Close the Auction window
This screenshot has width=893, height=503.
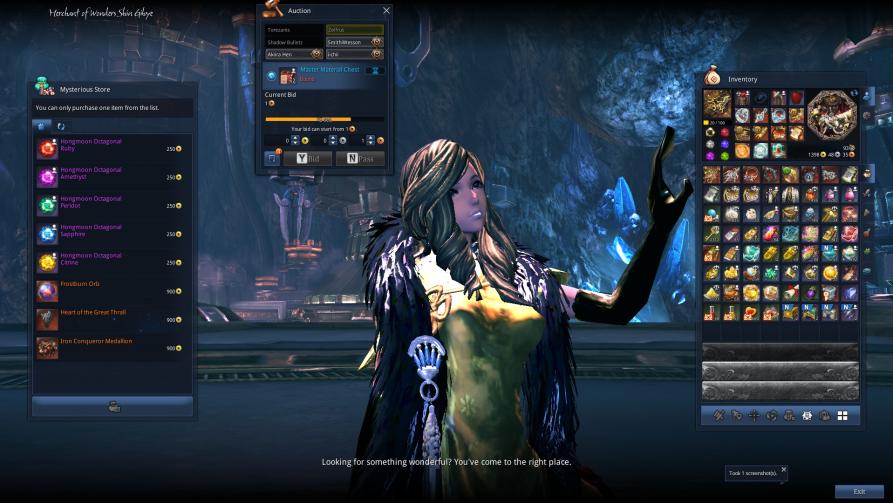click(x=387, y=10)
